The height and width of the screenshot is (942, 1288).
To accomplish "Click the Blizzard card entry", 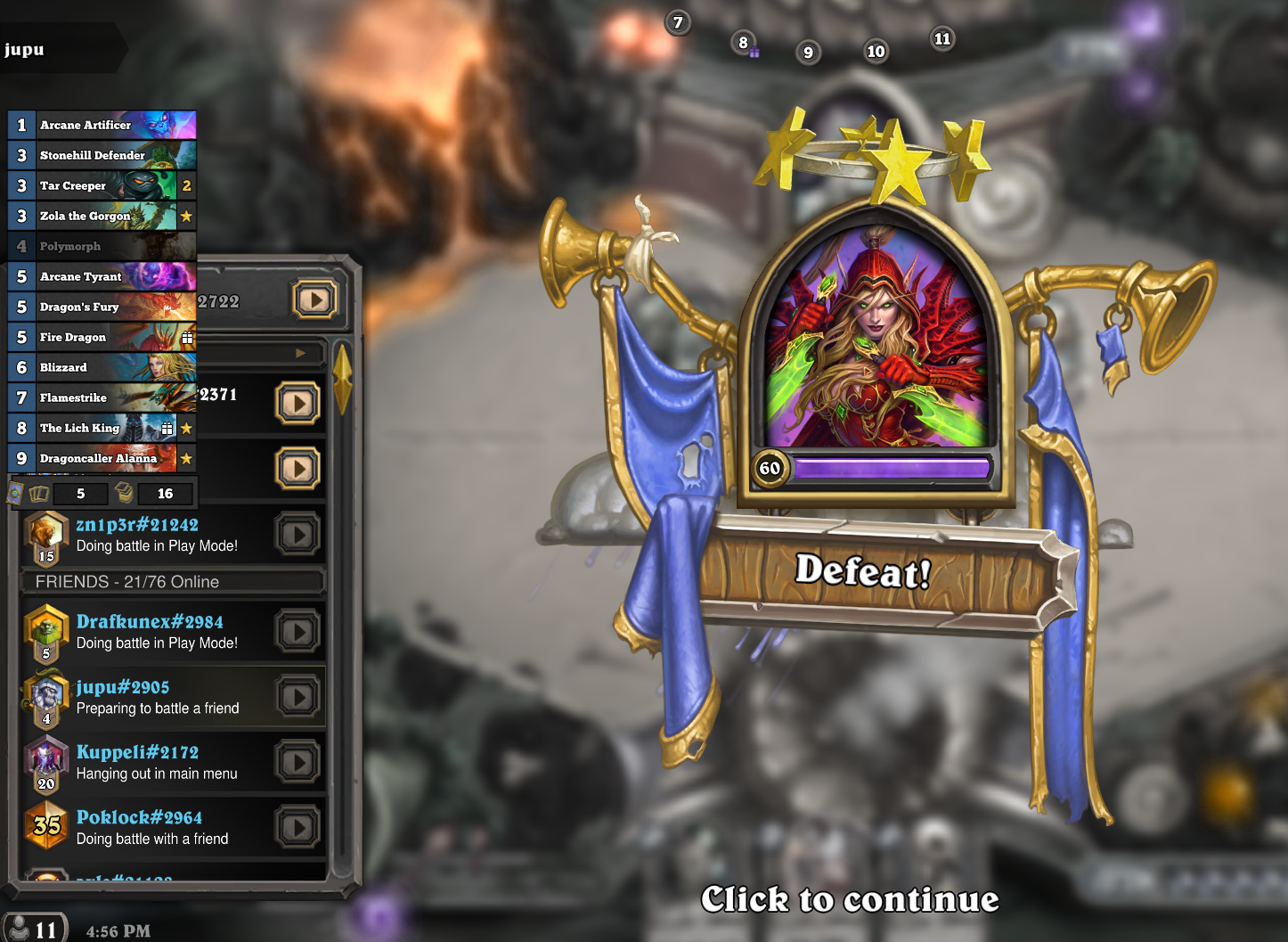I will point(102,367).
